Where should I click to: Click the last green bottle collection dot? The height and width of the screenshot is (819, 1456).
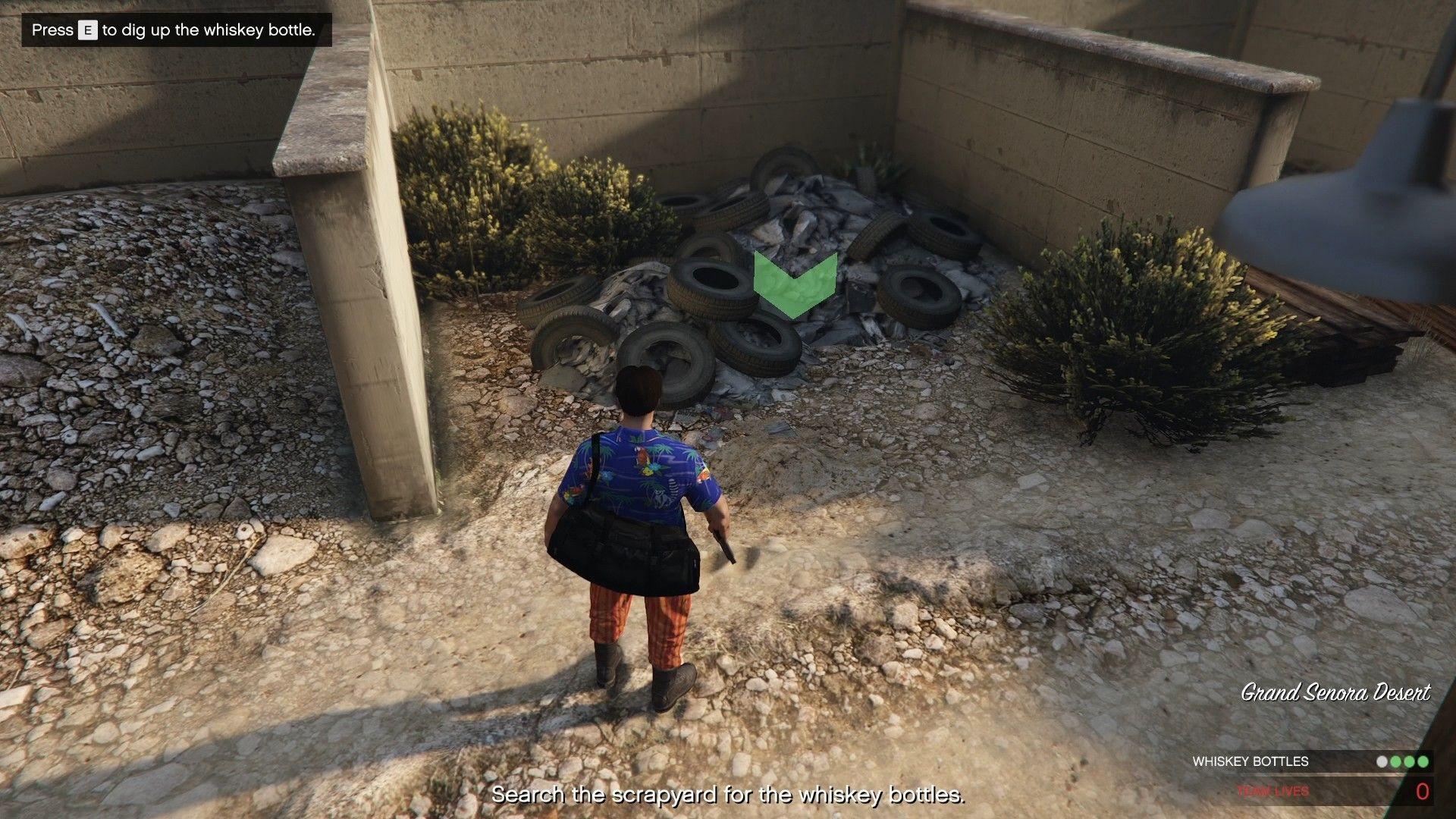[x=1424, y=761]
